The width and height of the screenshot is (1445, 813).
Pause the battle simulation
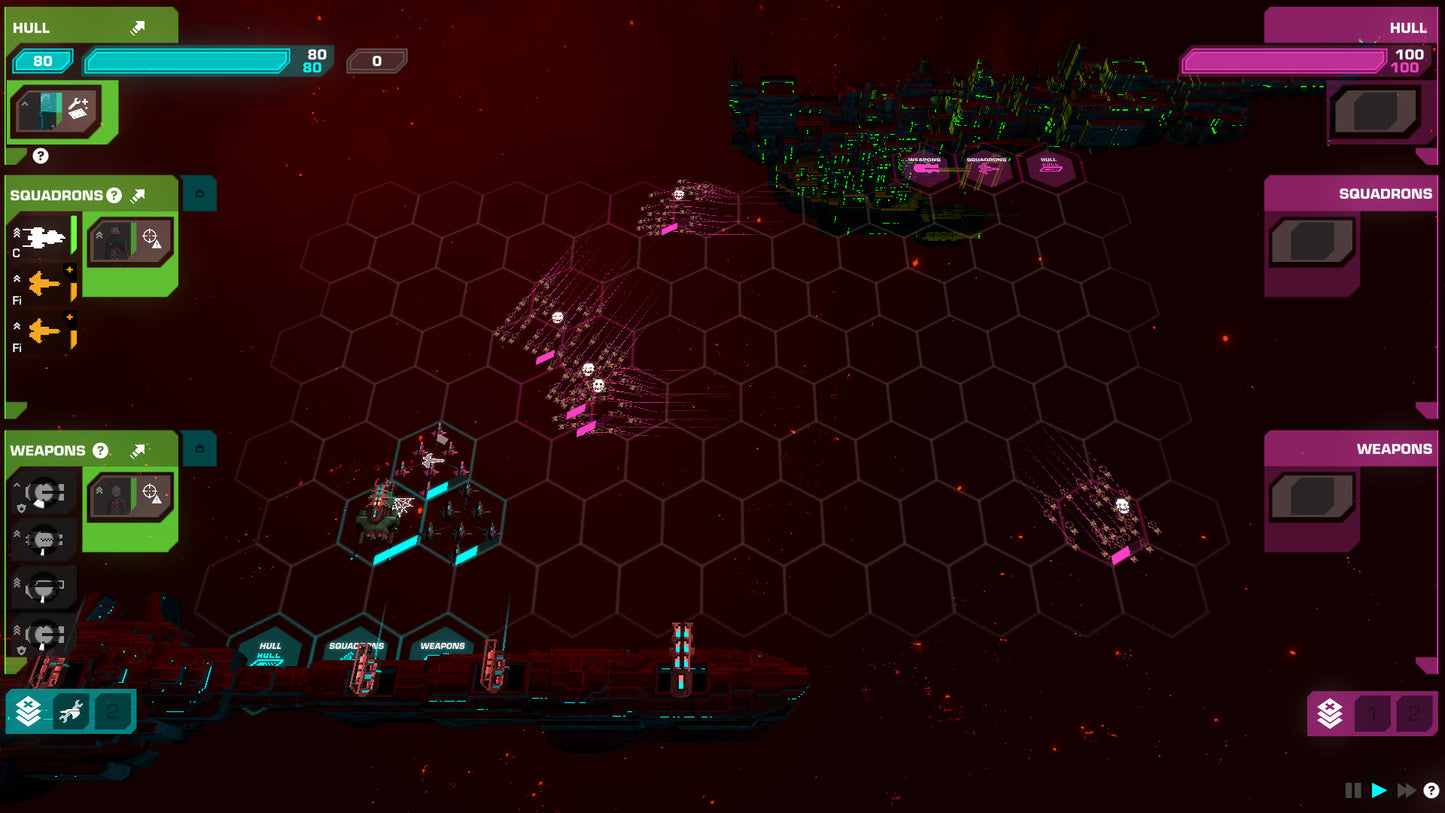tap(1353, 791)
